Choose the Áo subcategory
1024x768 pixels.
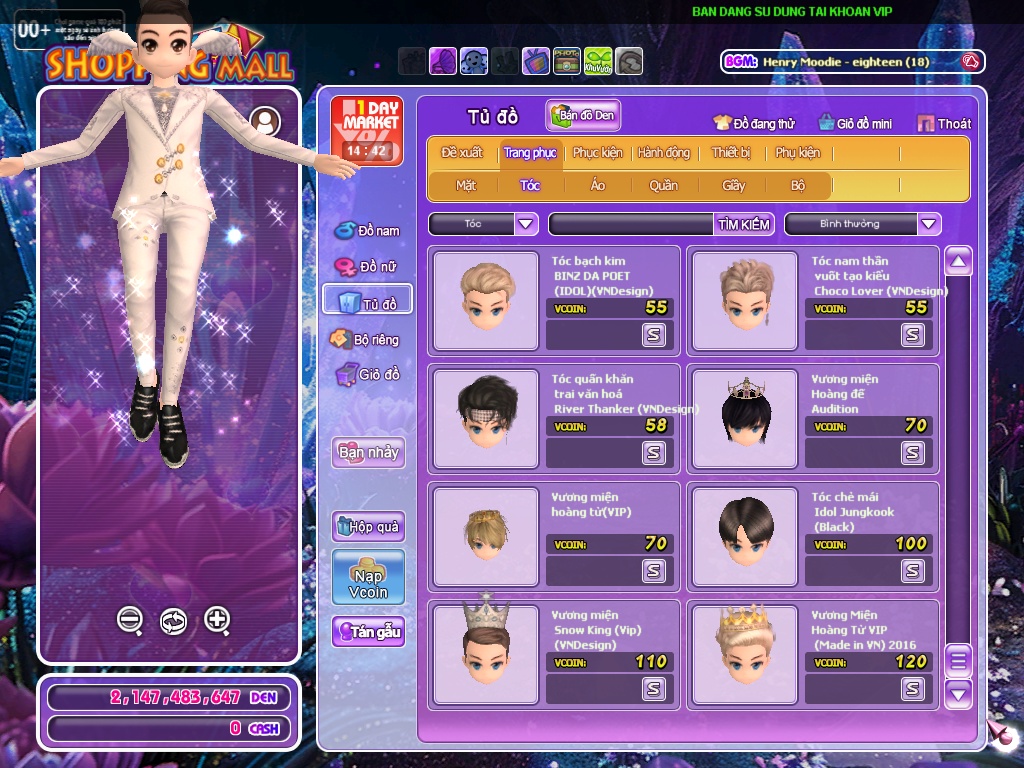coord(597,185)
